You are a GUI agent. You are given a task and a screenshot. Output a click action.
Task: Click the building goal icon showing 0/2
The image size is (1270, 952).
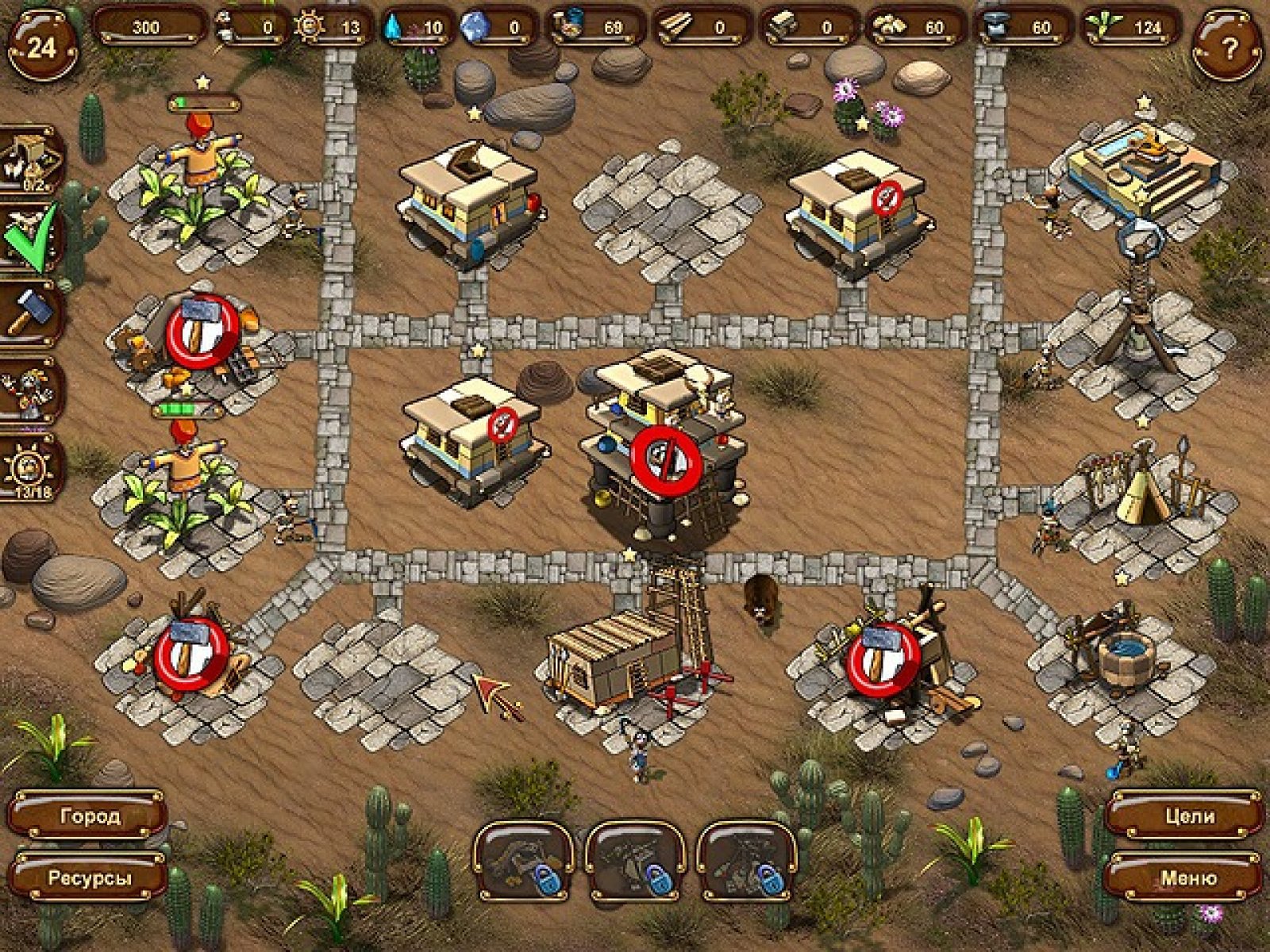coord(32,159)
